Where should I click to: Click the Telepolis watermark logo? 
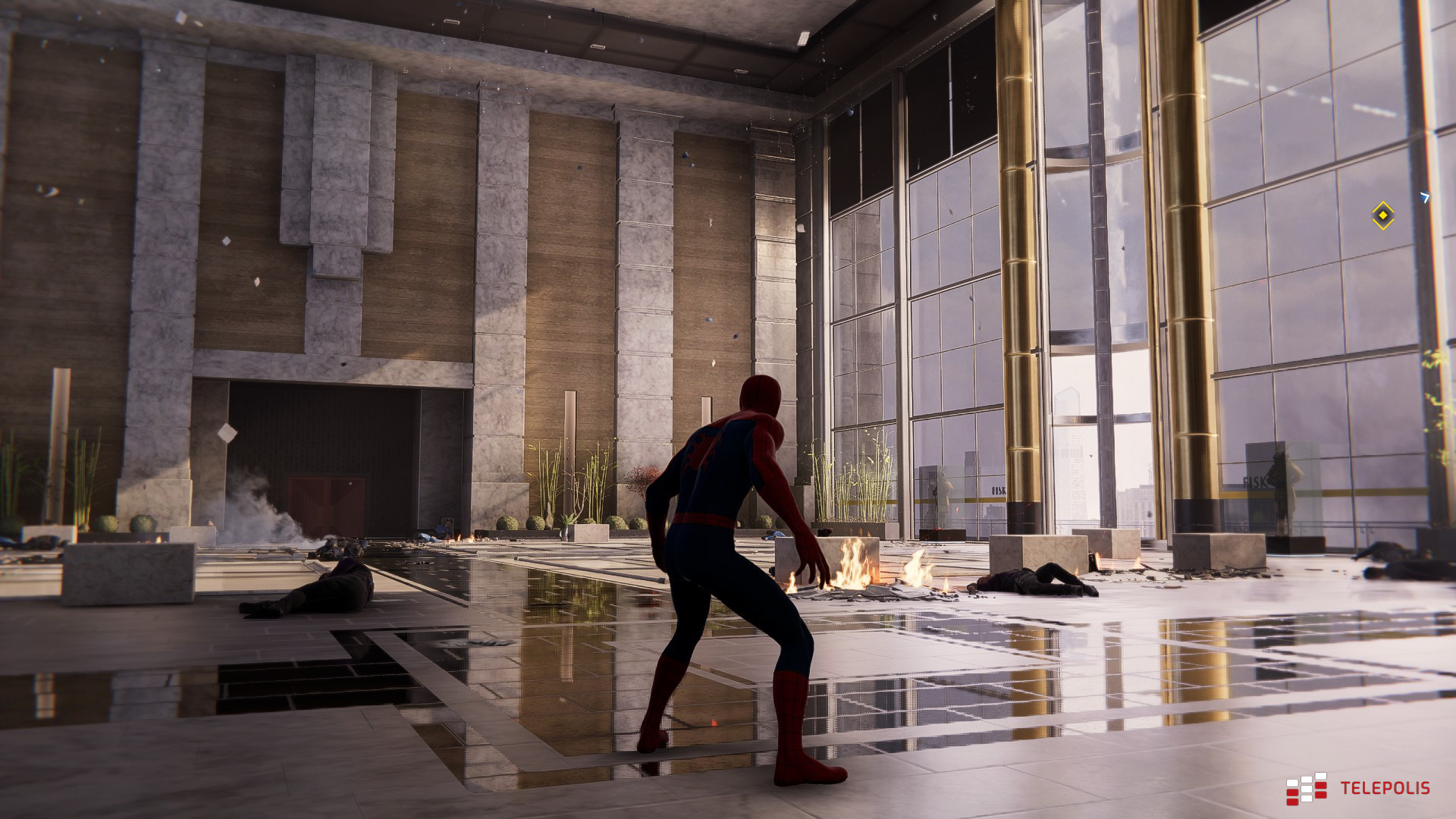[x=1357, y=789]
